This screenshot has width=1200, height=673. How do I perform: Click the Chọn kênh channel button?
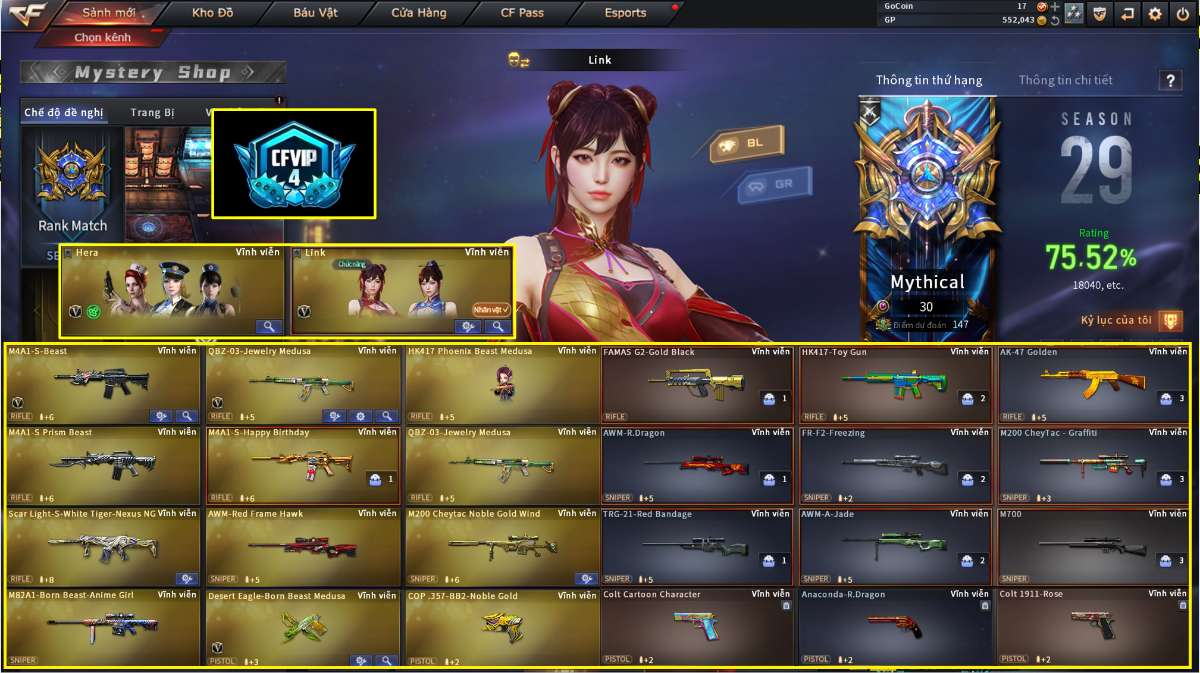point(101,37)
